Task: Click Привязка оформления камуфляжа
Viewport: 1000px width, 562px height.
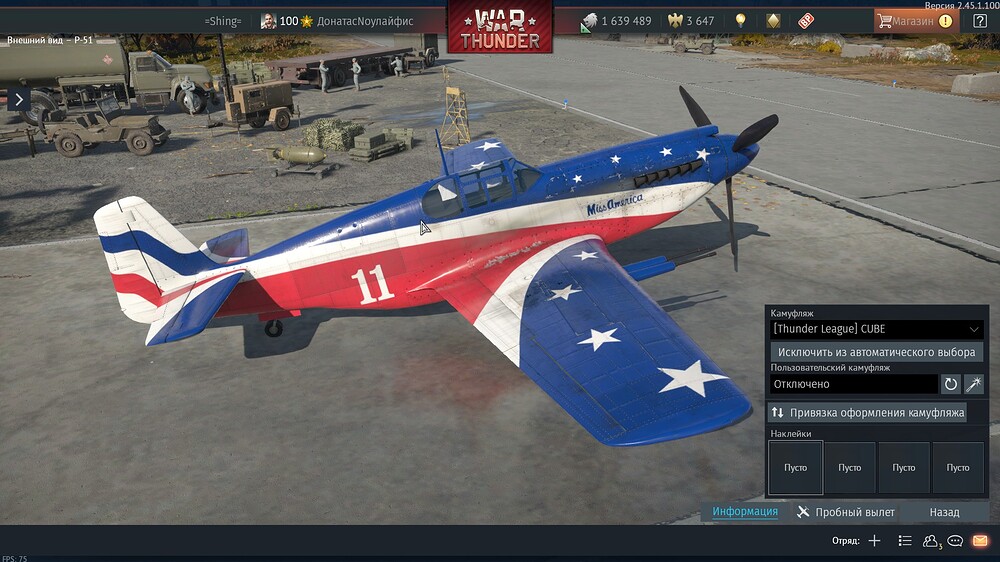Action: (x=867, y=412)
